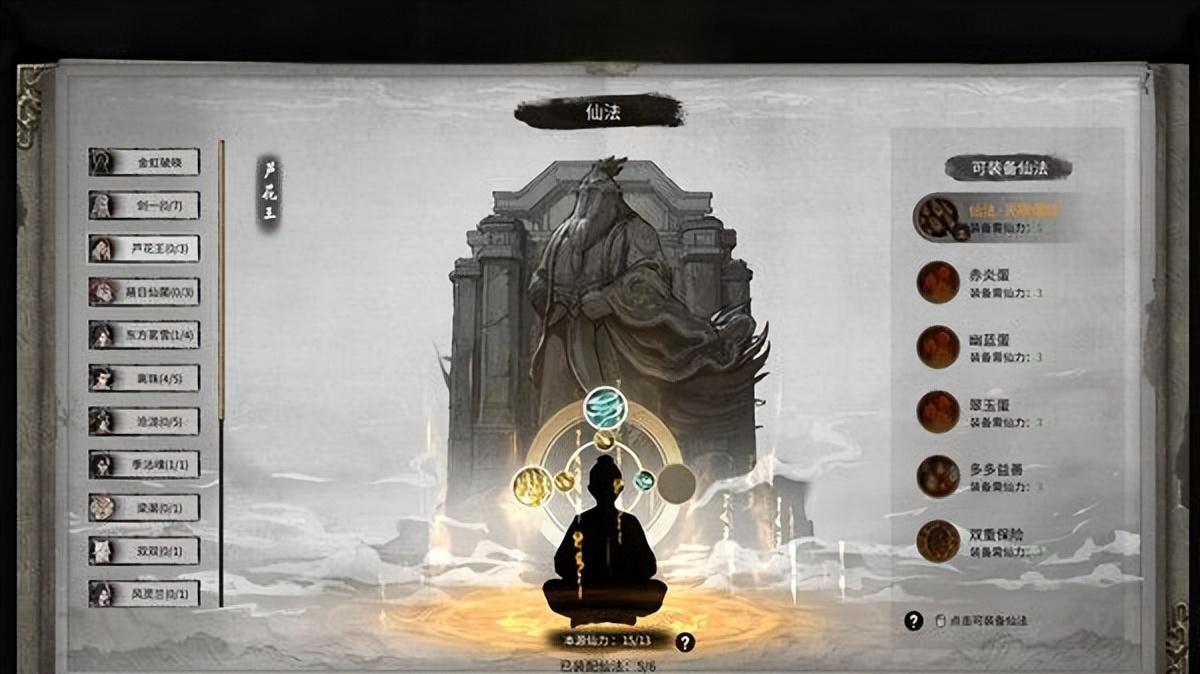Open the 东方紫雪 (1/4) entry

(x=144, y=335)
